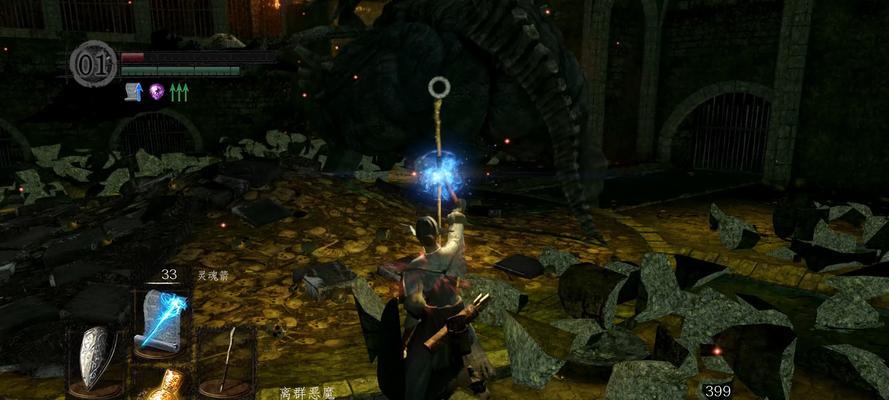Click the three green arrows buff icon

(180, 92)
